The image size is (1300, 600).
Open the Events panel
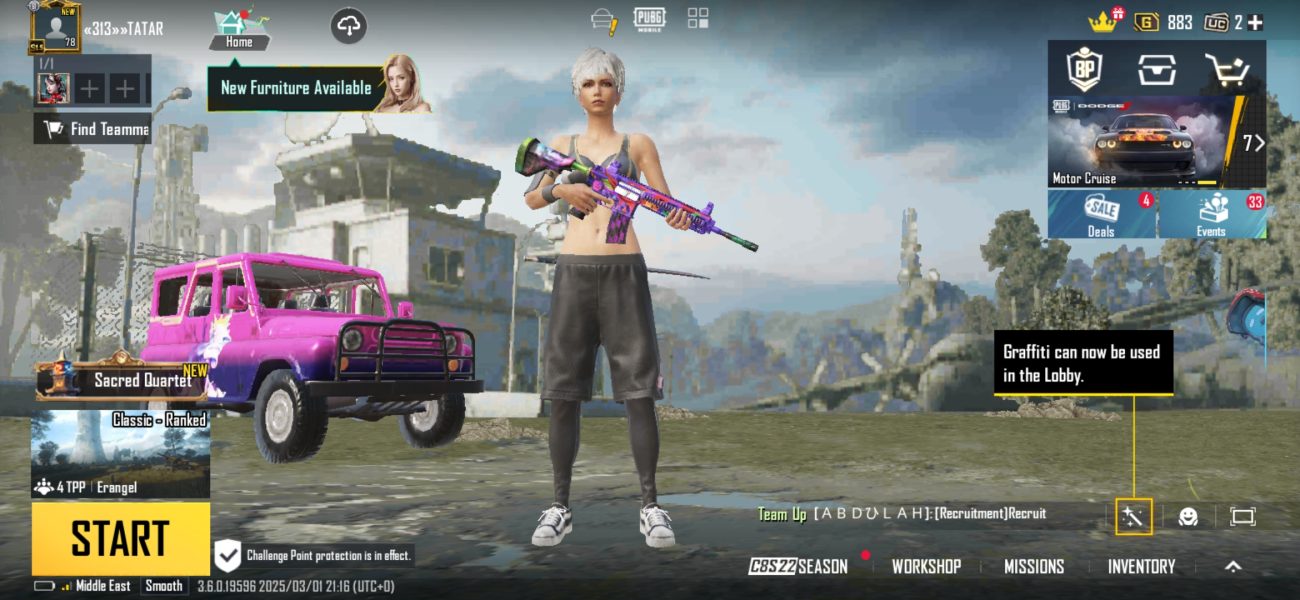pos(1211,214)
